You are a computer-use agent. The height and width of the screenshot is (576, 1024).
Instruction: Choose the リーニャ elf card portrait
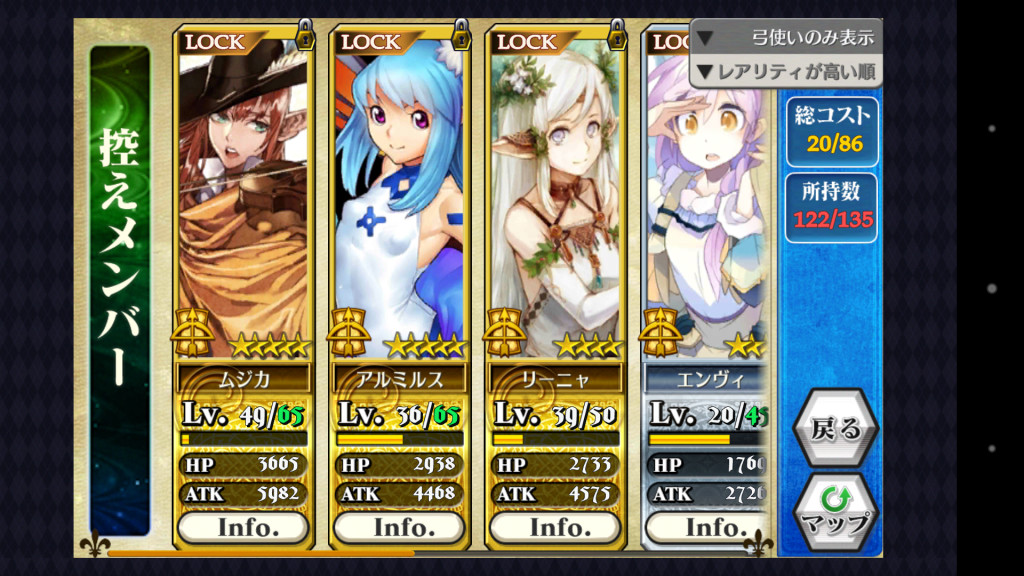[555, 190]
